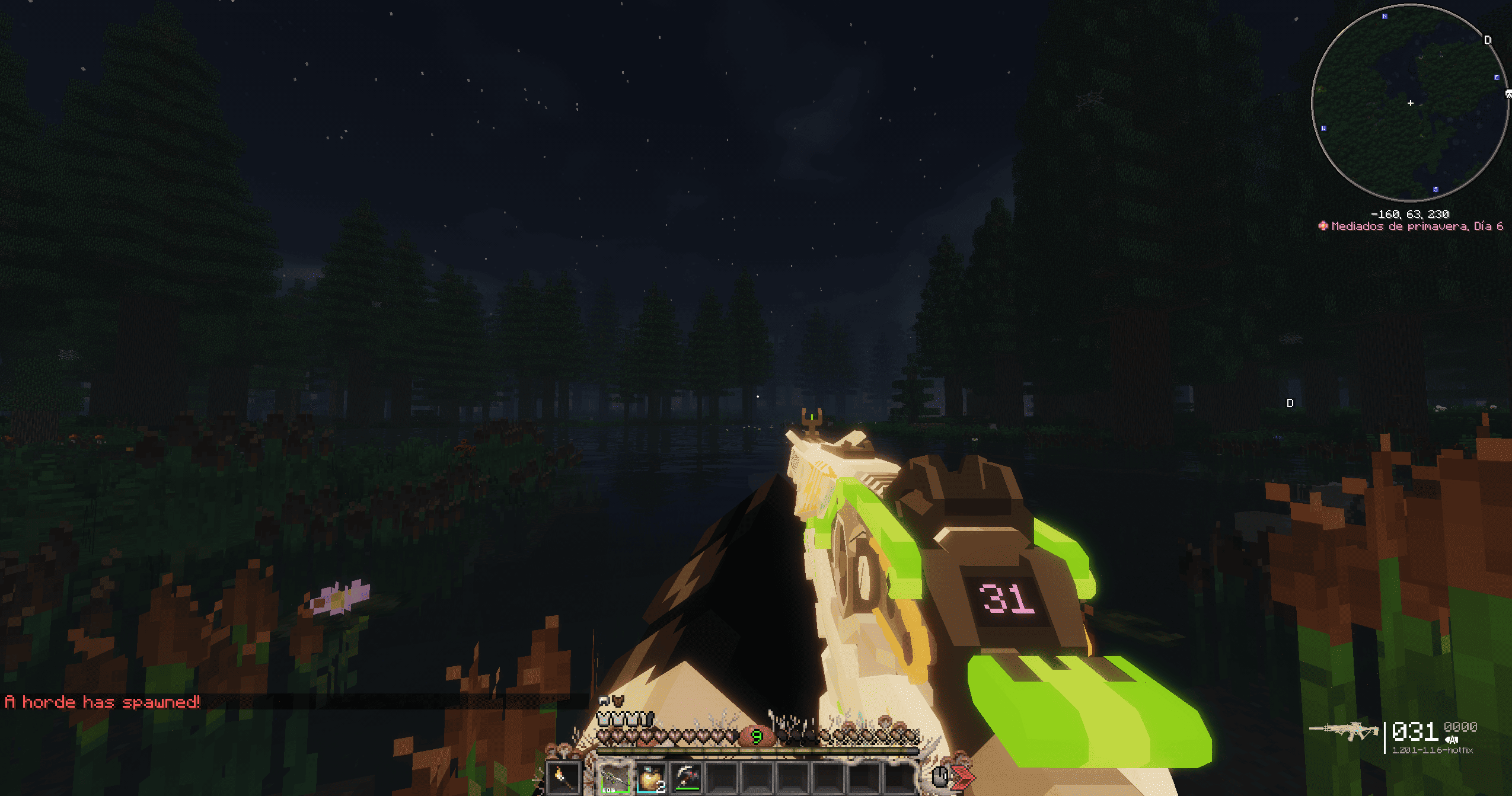Click the helmet armor indicator above the hotbar

(x=603, y=718)
